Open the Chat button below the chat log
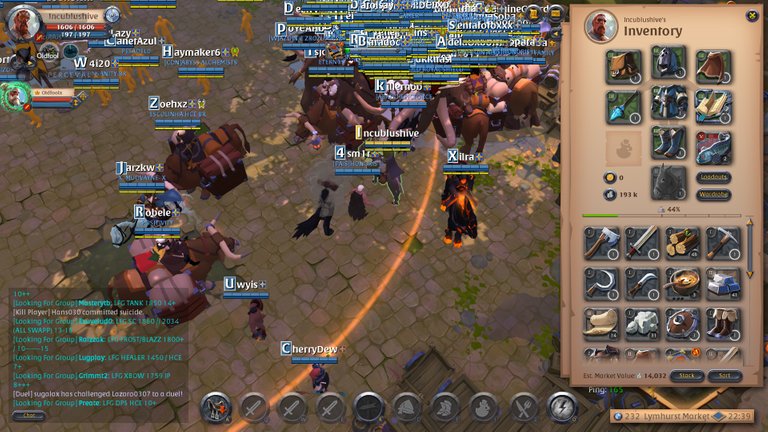Screen dimensions: 768x432 coord(28,415)
